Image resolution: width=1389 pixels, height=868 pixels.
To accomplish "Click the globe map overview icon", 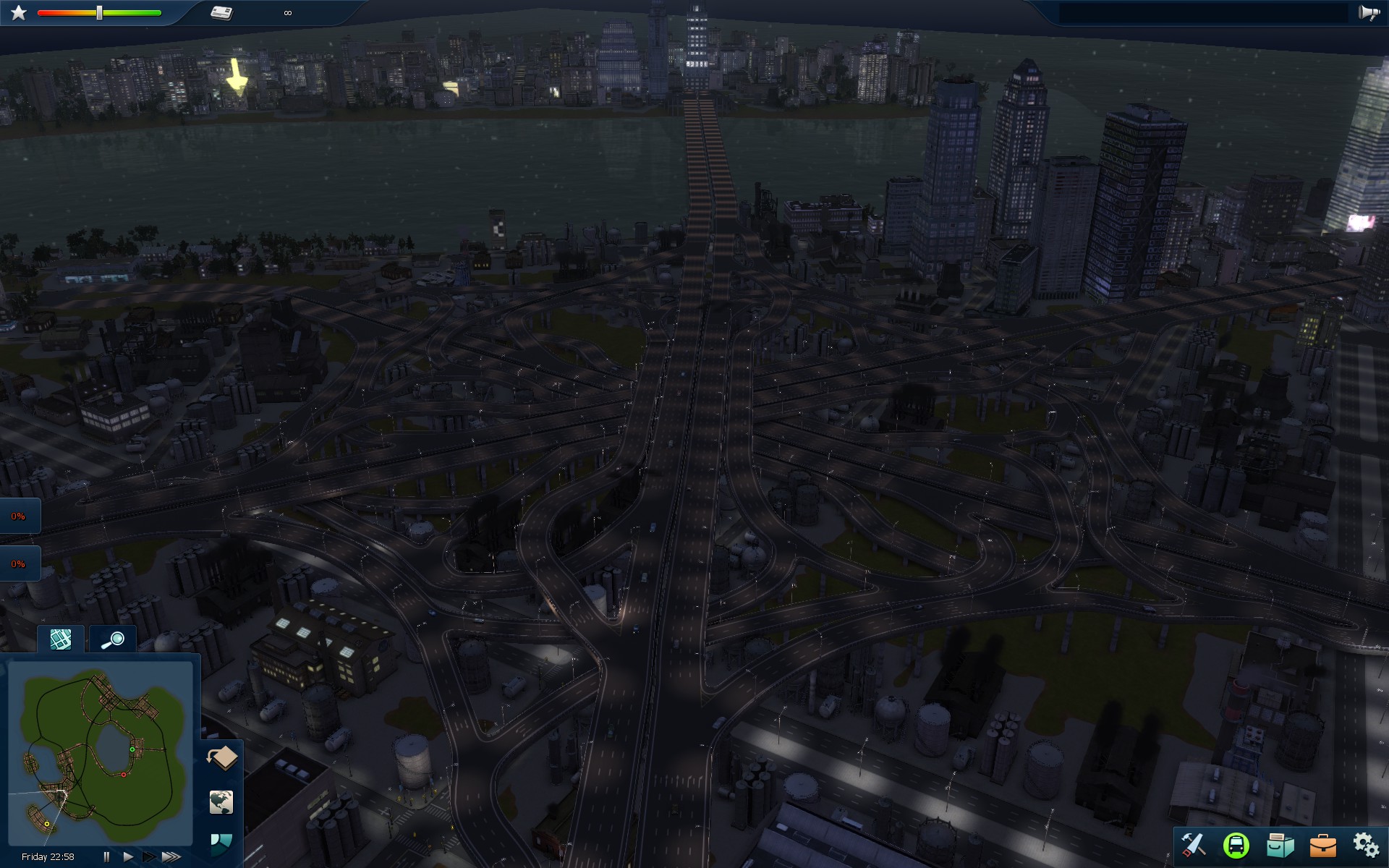I will point(222,803).
